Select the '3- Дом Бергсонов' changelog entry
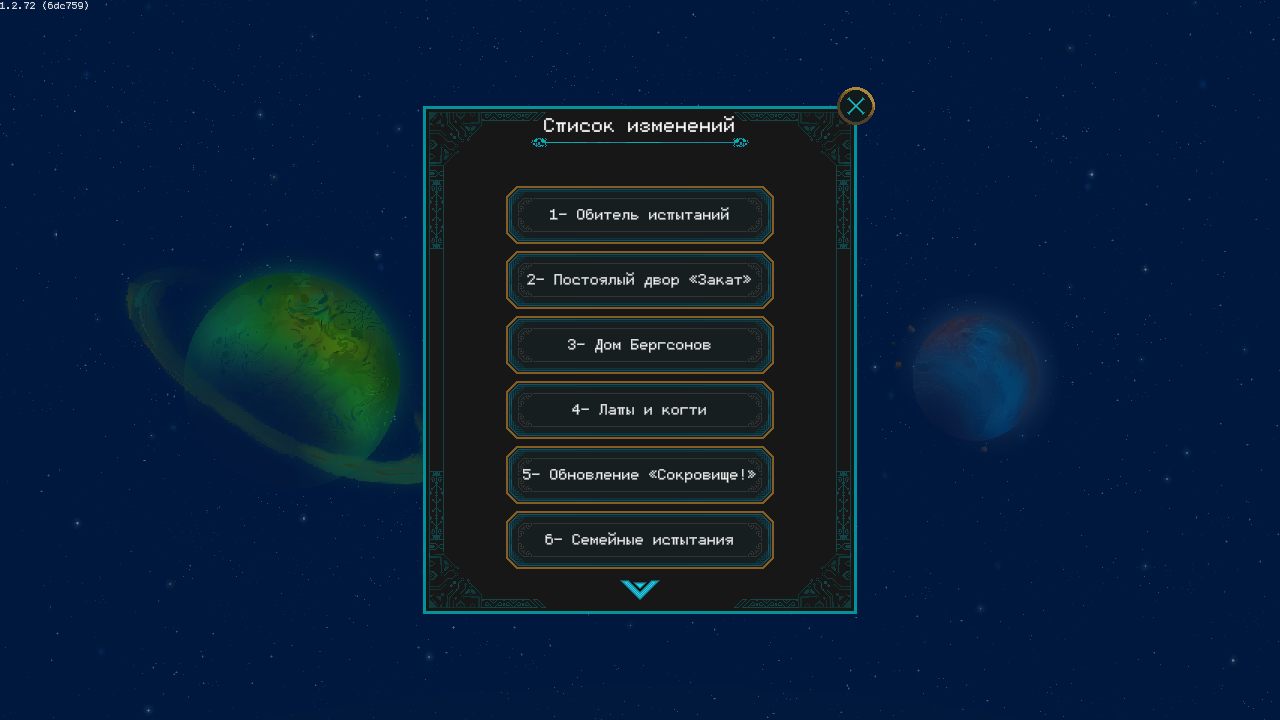Image resolution: width=1280 pixels, height=720 pixels. tap(639, 345)
